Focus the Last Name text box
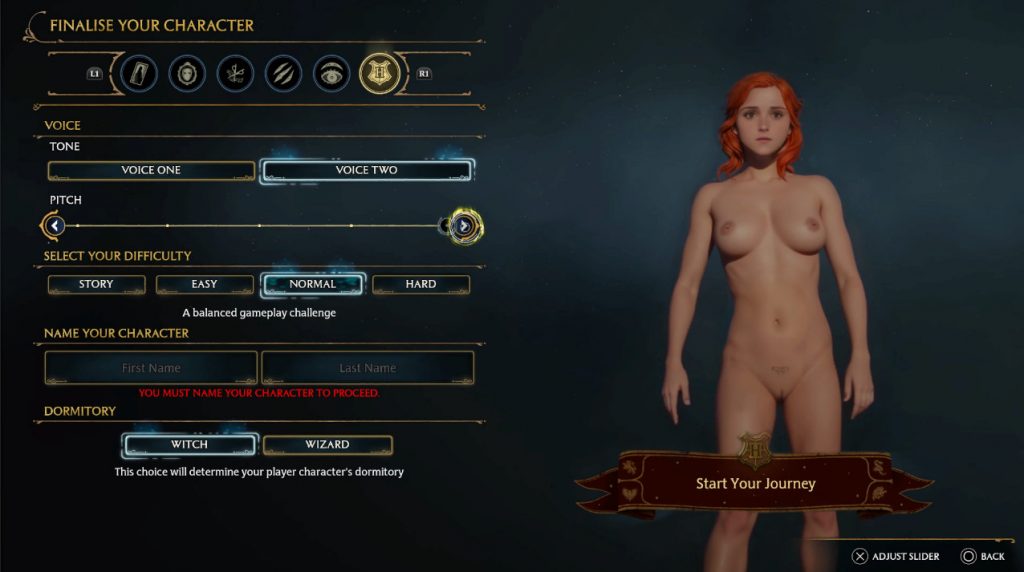This screenshot has width=1024, height=572. pos(367,368)
